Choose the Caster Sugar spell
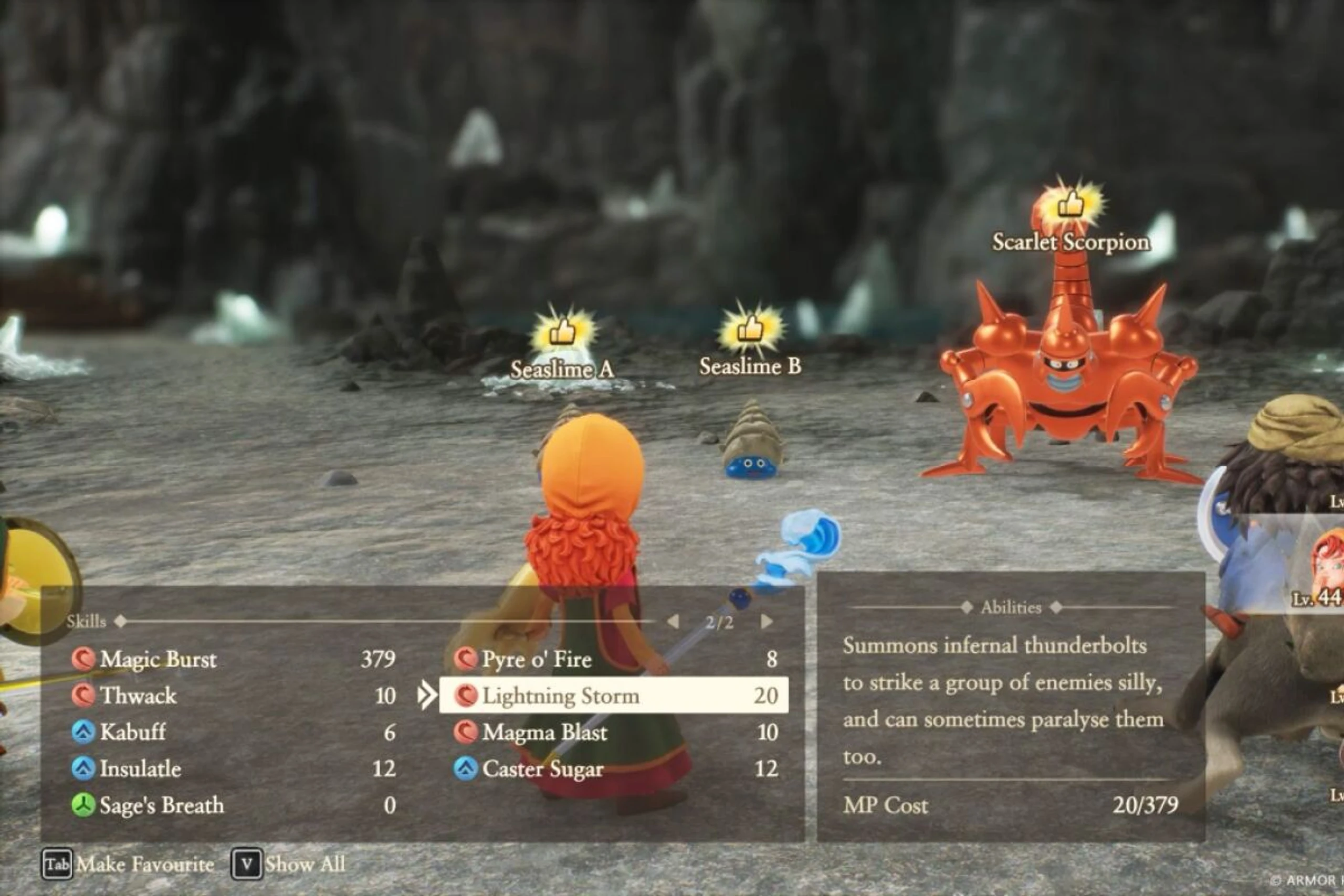 tap(542, 768)
